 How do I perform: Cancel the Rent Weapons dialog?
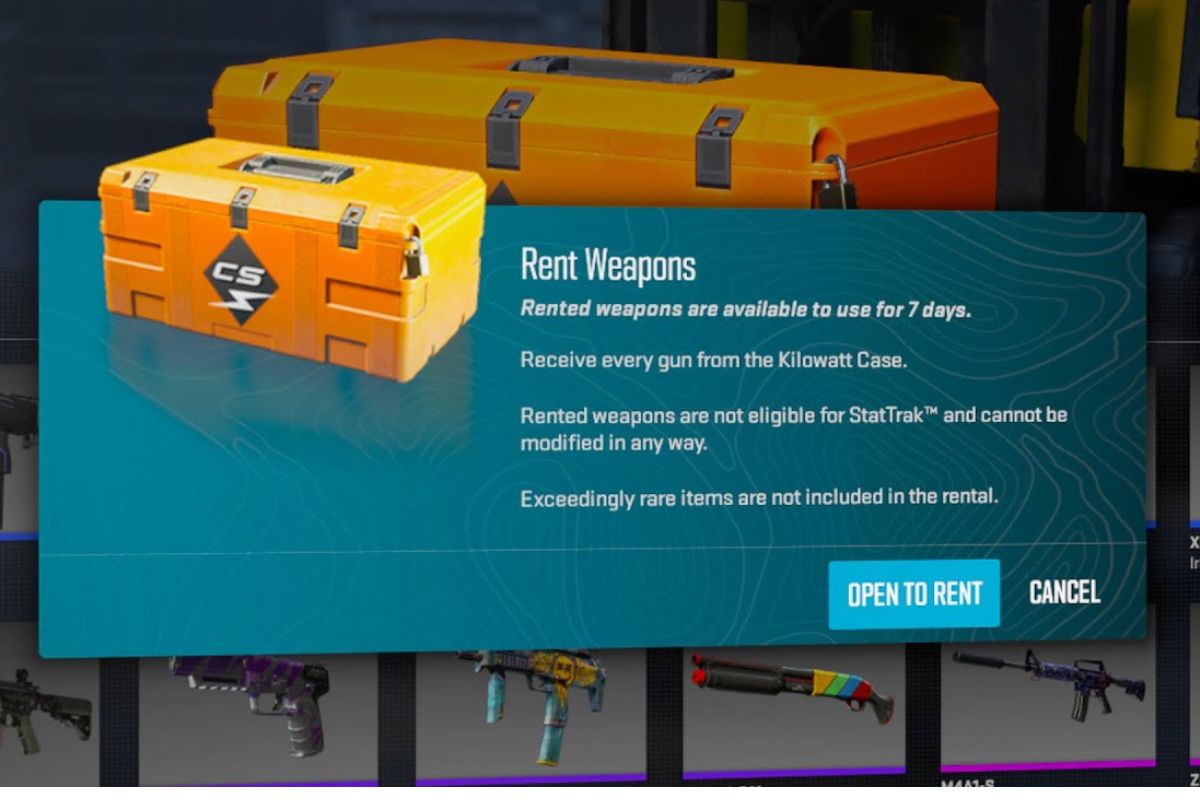click(1064, 592)
